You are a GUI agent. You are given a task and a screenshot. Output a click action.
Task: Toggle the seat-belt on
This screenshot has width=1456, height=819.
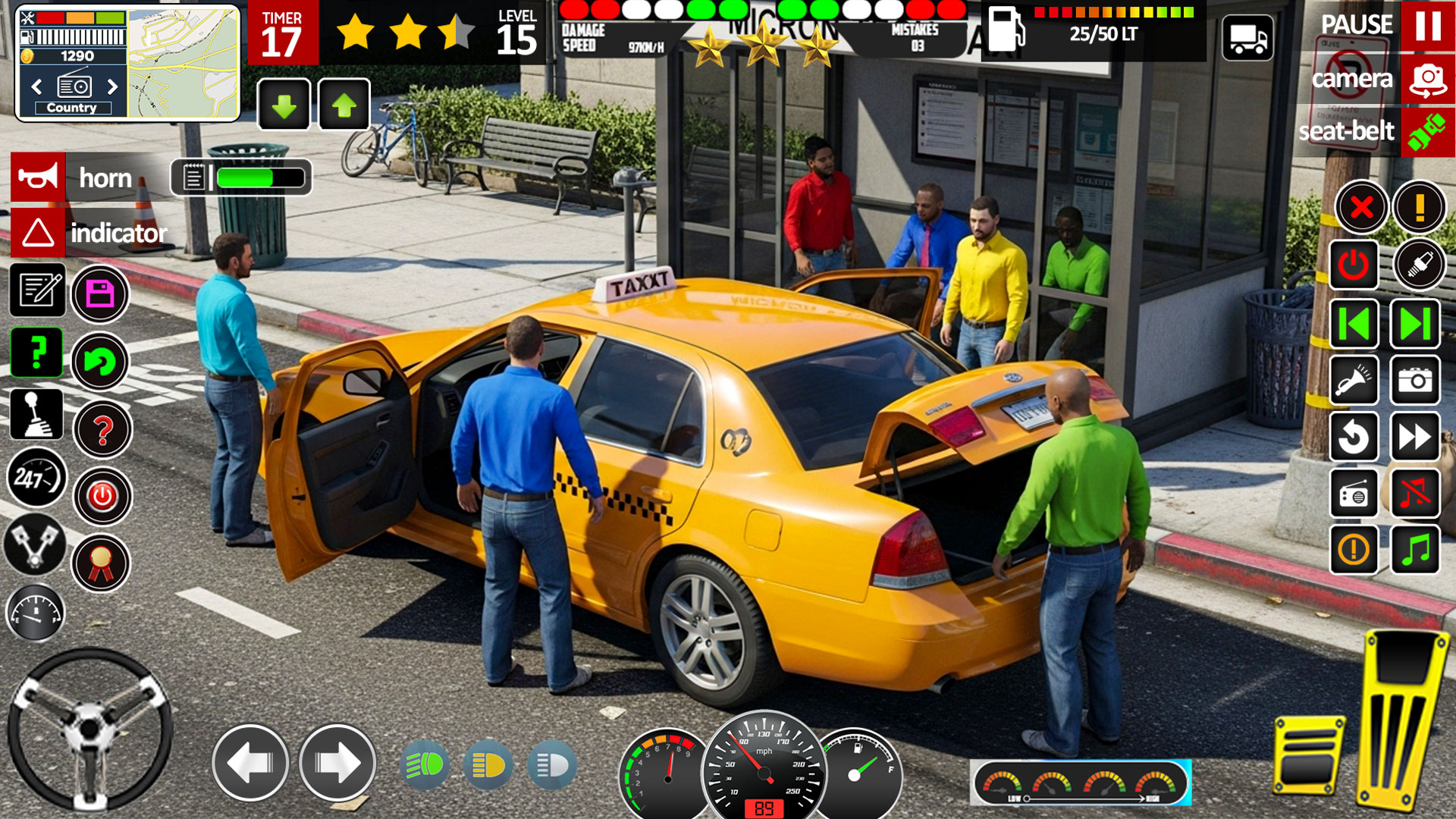point(1427,130)
